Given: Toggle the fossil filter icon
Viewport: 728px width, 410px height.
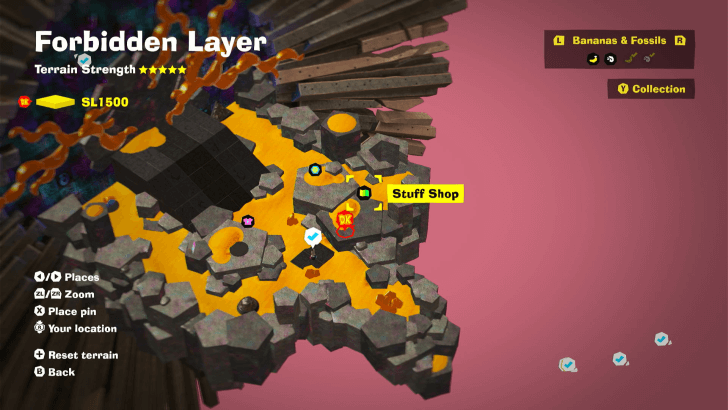Looking at the screenshot, I should coord(610,59).
